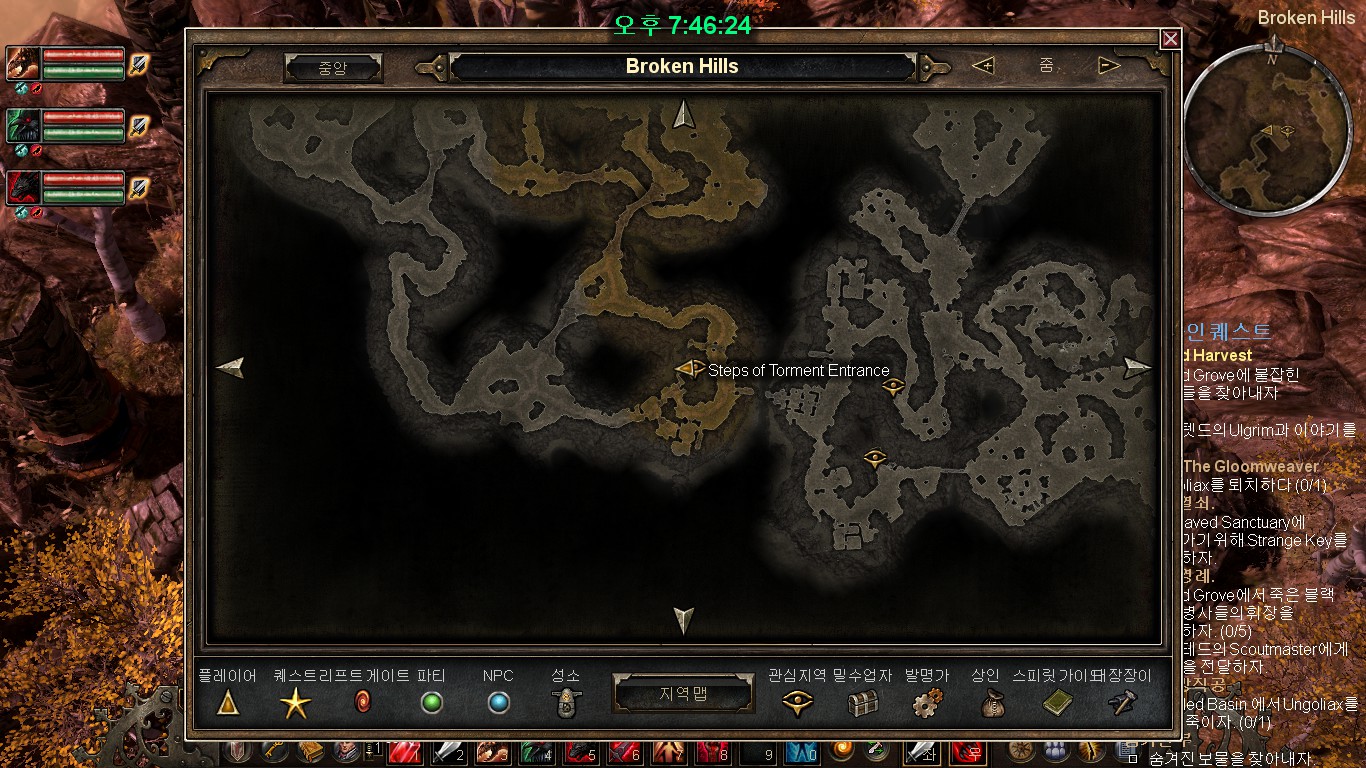Close the Broken Hills map window
This screenshot has height=768, width=1366.
(1170, 39)
